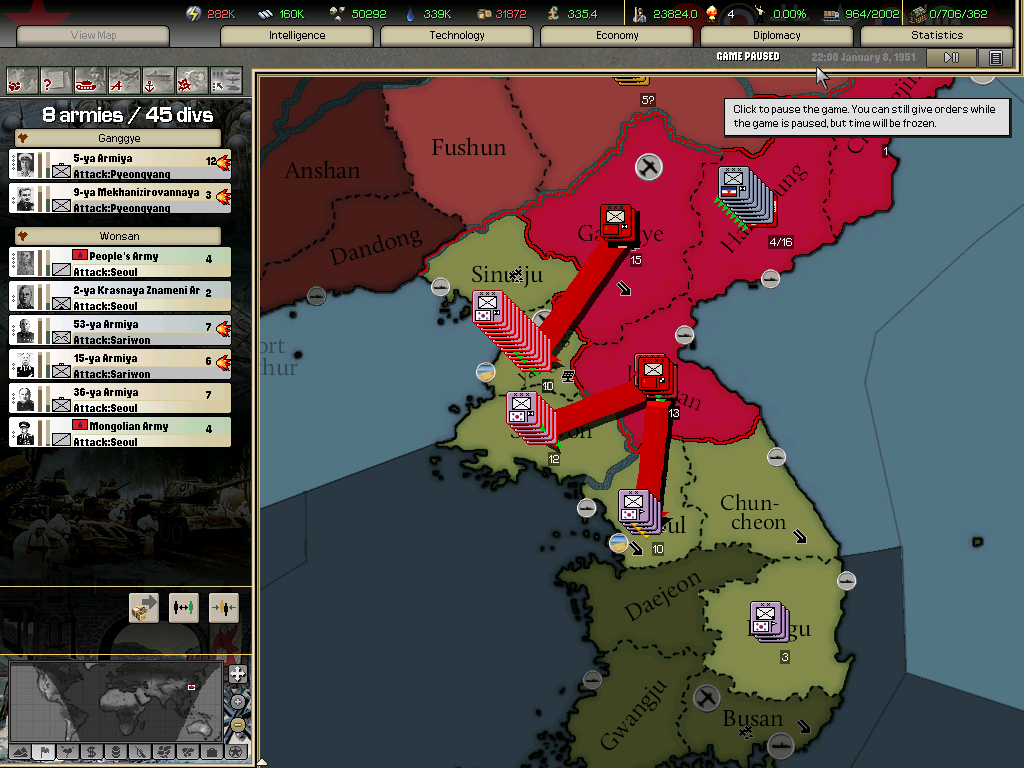Switch to the economic dollar-sign map mode
Image resolution: width=1024 pixels, height=768 pixels.
click(91, 751)
